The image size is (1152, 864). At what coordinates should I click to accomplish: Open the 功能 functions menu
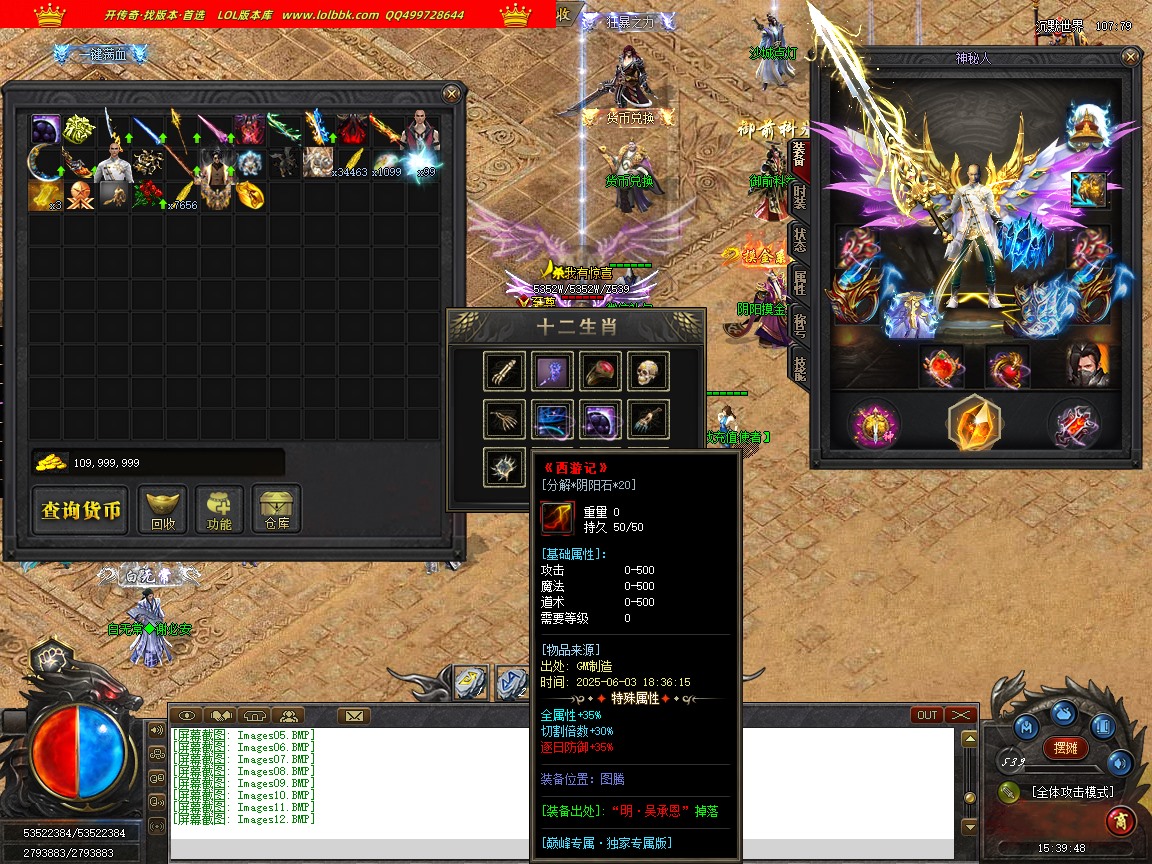(219, 510)
